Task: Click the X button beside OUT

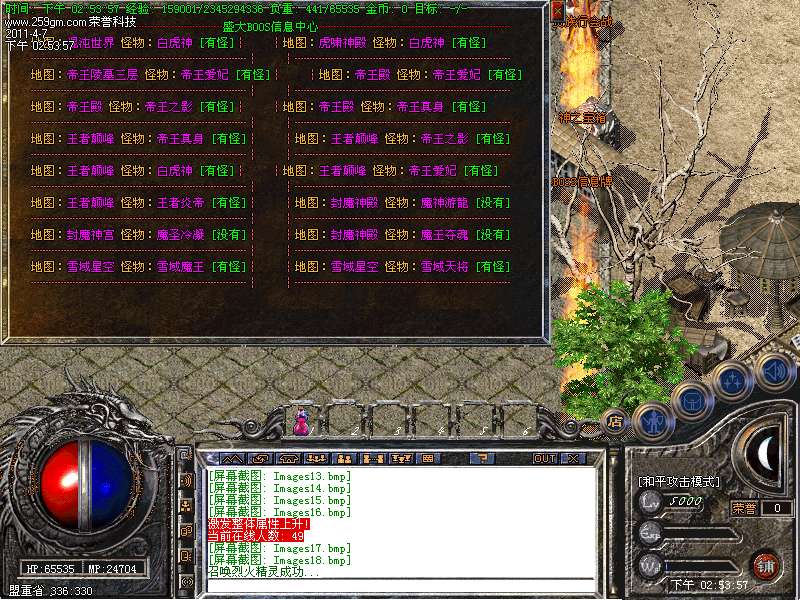Action: (572, 458)
